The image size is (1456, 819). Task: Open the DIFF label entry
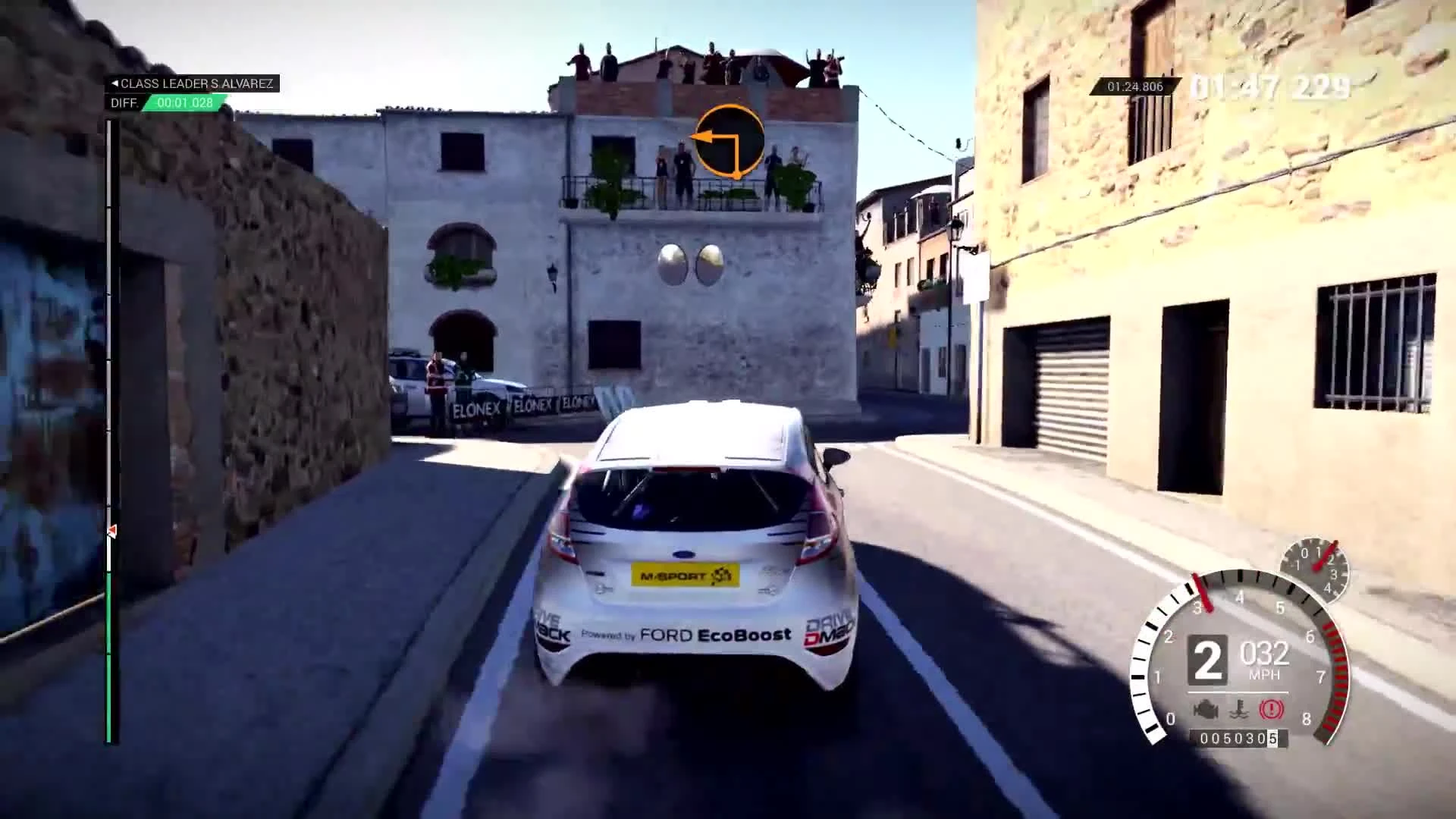click(123, 104)
